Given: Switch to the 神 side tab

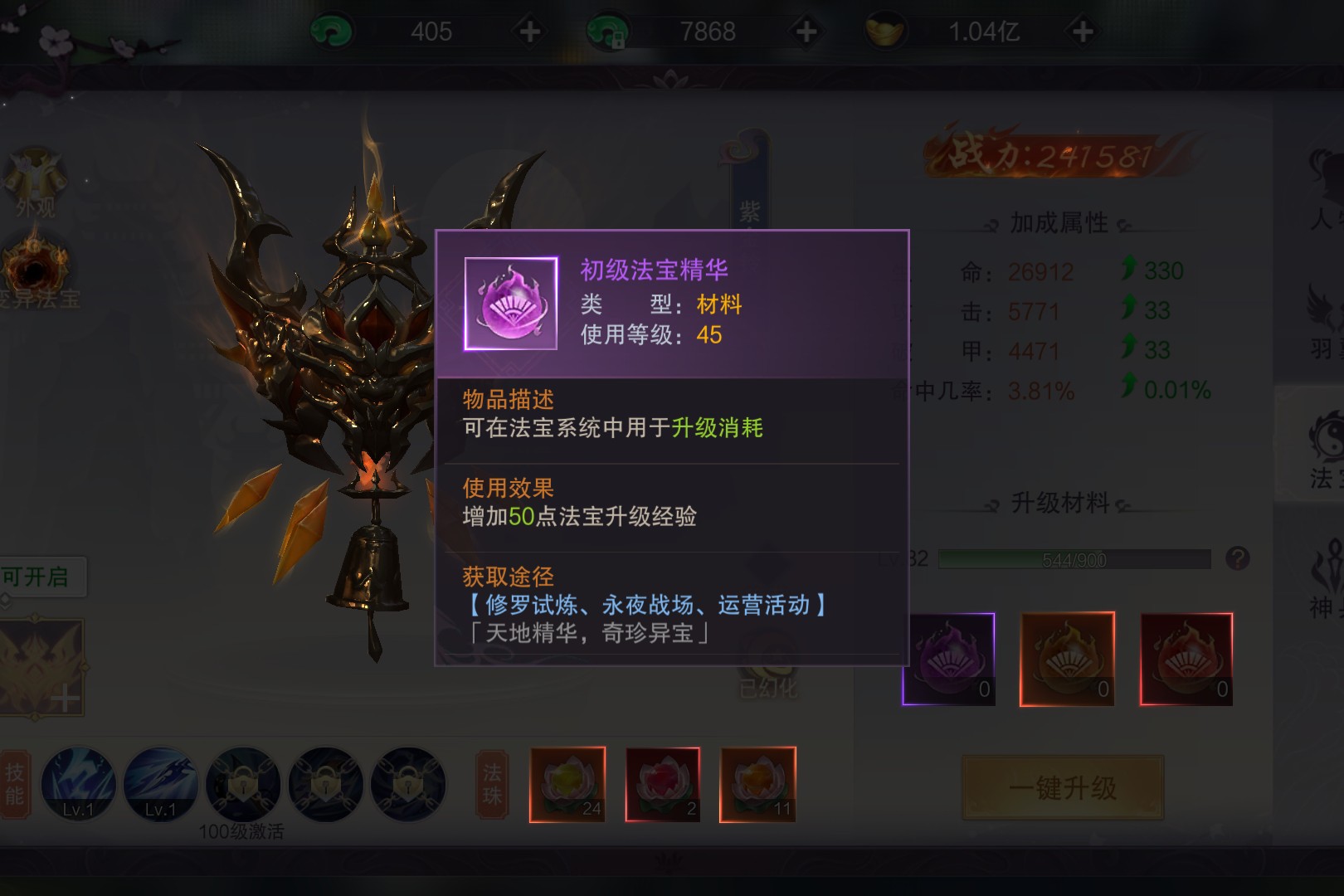Looking at the screenshot, I should tap(1319, 577).
